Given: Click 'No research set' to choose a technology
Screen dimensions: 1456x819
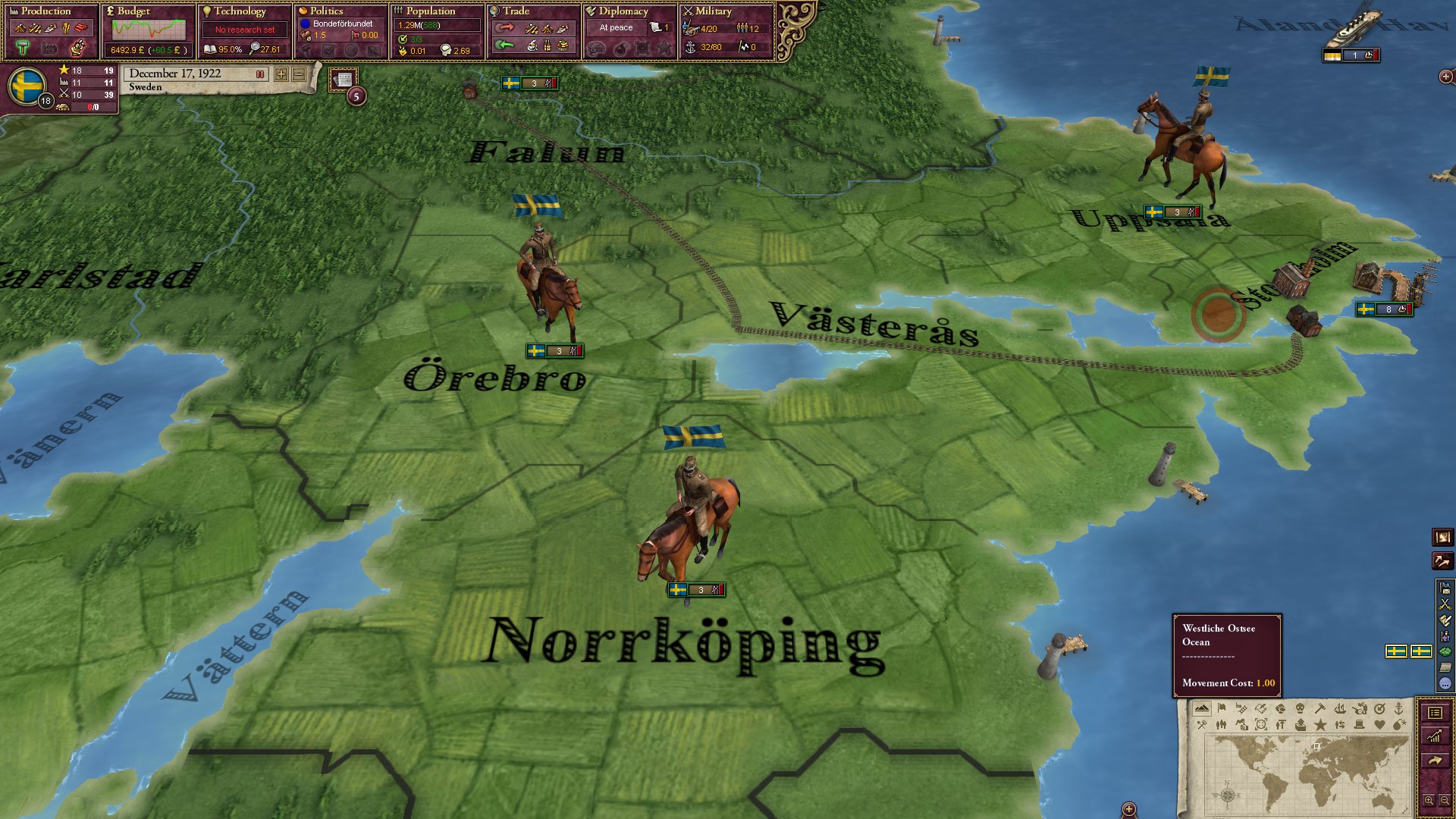Looking at the screenshot, I should [x=244, y=29].
